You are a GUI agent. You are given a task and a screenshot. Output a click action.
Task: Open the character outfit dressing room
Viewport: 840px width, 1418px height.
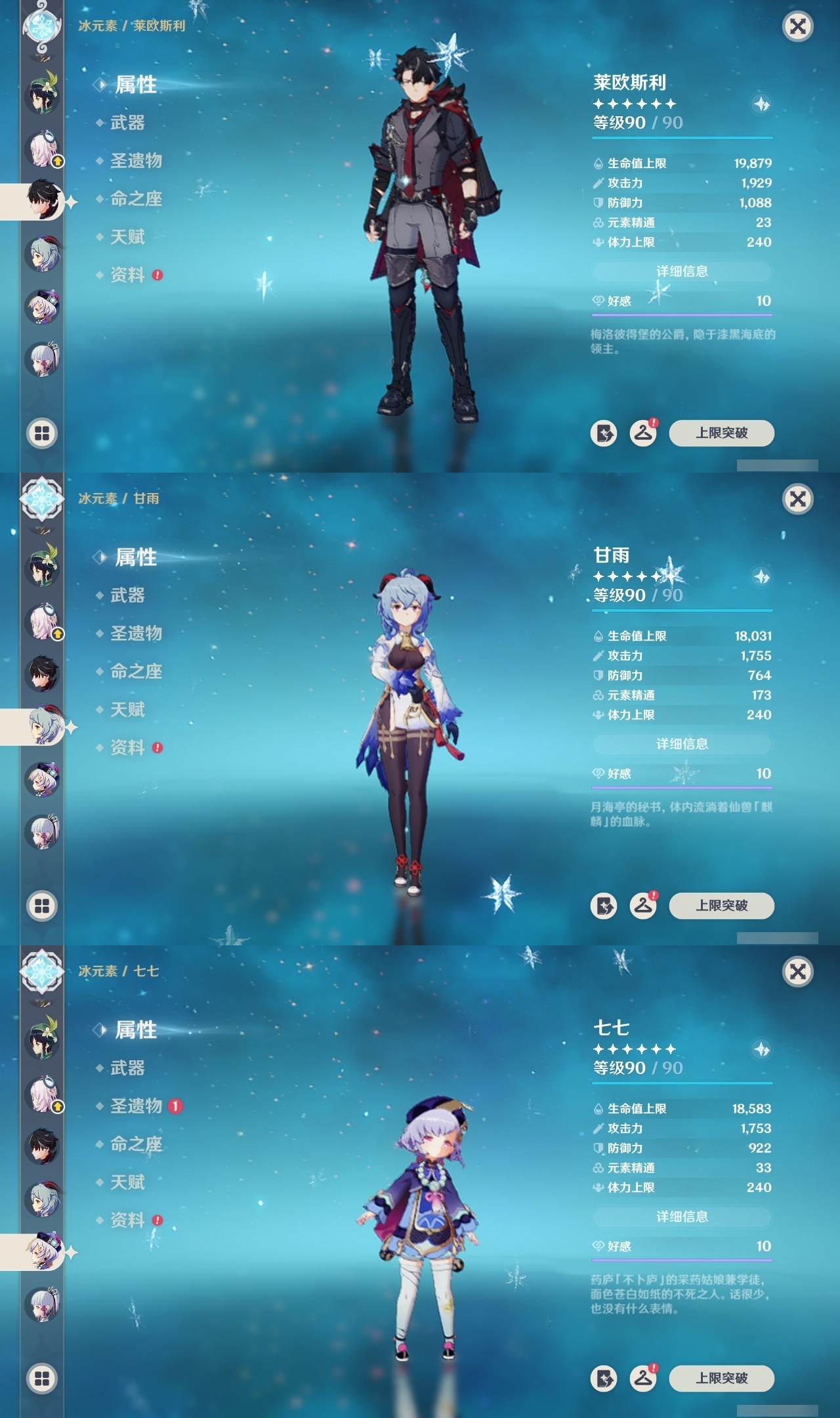(644, 433)
